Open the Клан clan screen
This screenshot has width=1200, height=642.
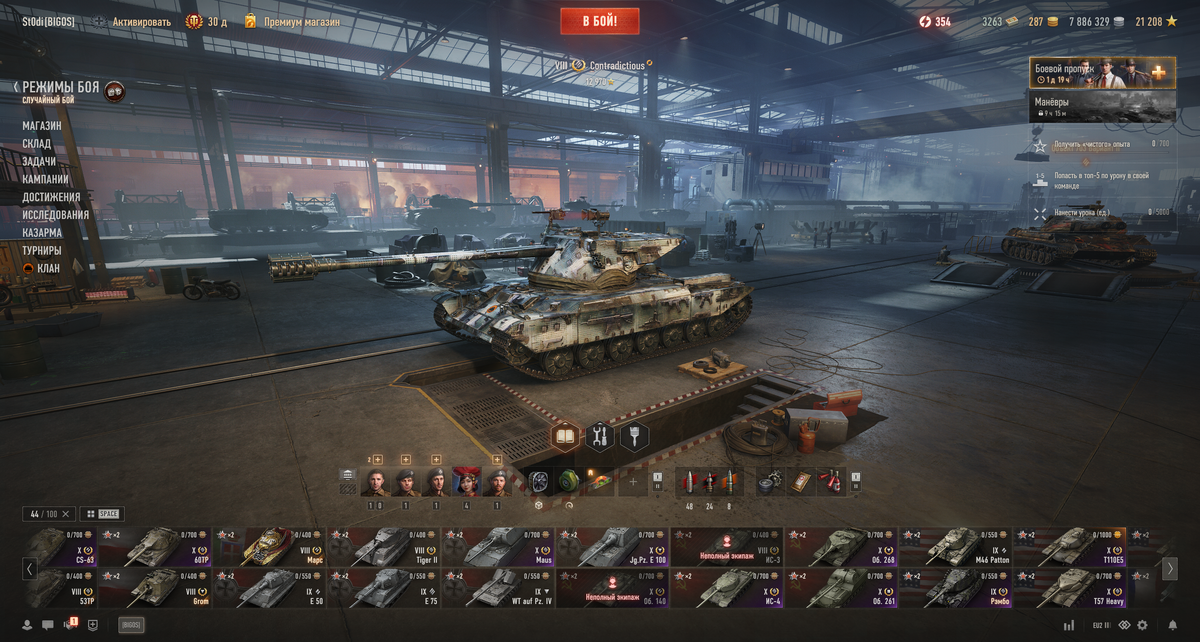pyautogui.click(x=47, y=268)
